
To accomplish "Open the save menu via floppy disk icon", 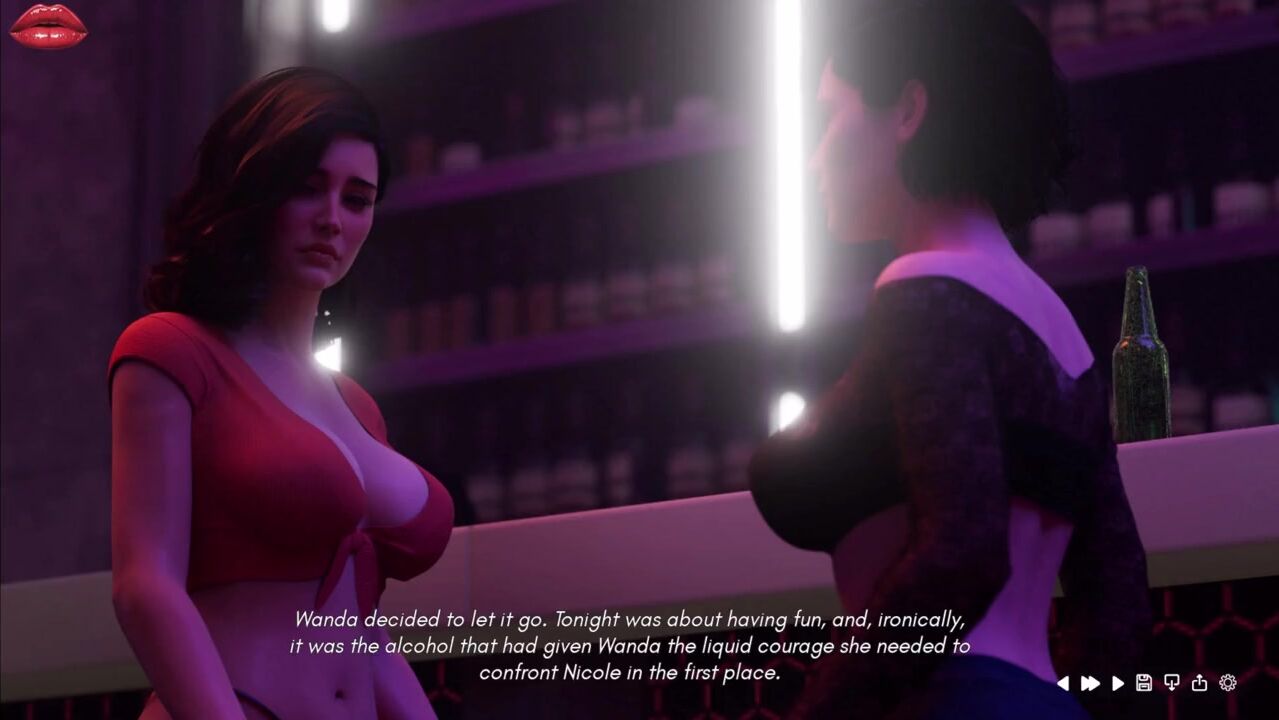I will (x=1144, y=683).
